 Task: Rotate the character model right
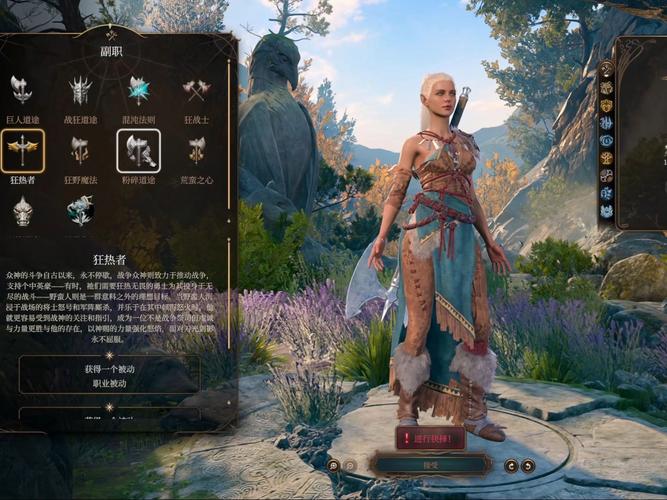(x=528, y=465)
